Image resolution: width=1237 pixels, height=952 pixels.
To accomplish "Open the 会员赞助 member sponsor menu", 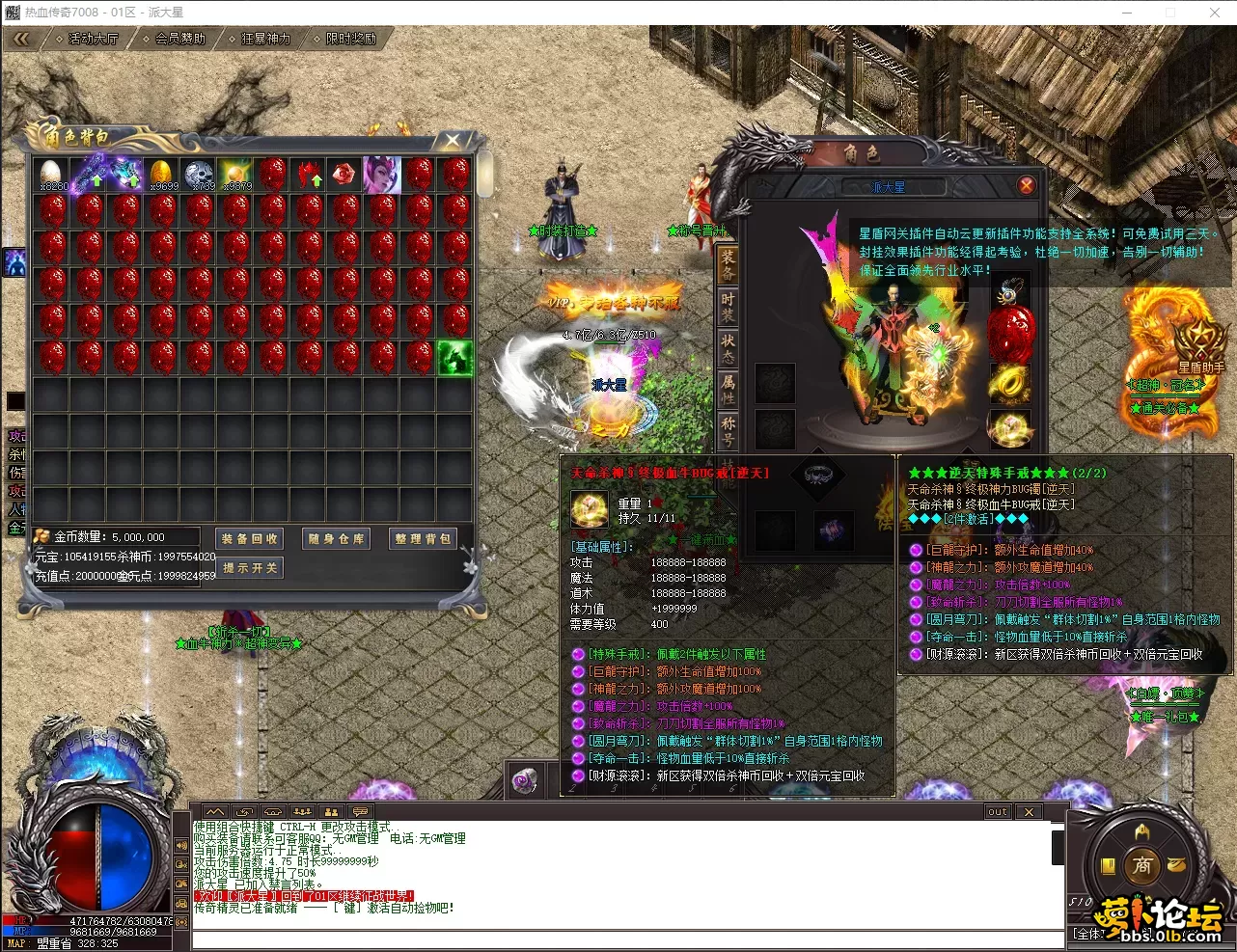I will tap(179, 39).
